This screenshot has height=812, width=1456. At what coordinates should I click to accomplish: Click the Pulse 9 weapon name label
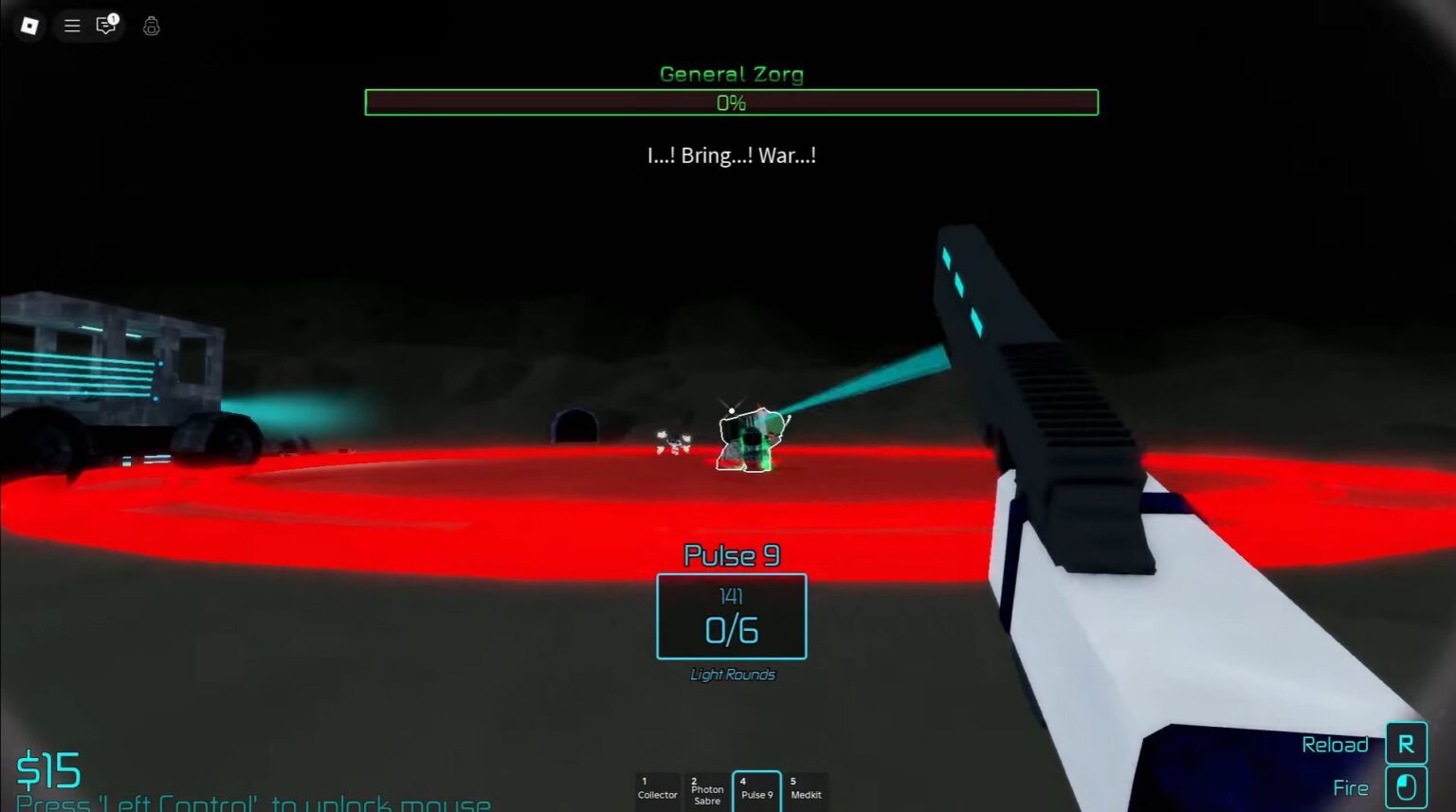pyautogui.click(x=730, y=555)
